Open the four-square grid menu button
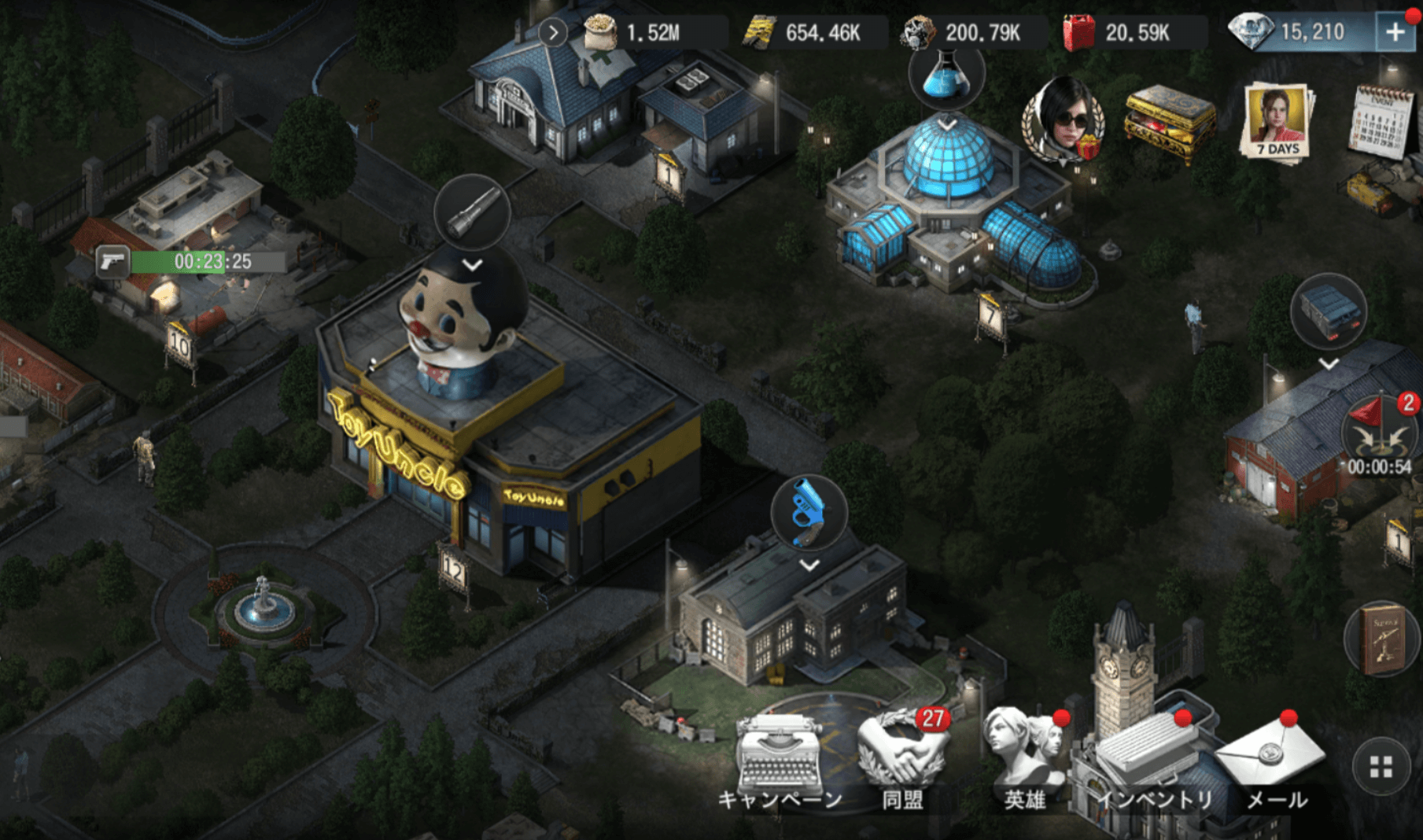 pos(1381,766)
